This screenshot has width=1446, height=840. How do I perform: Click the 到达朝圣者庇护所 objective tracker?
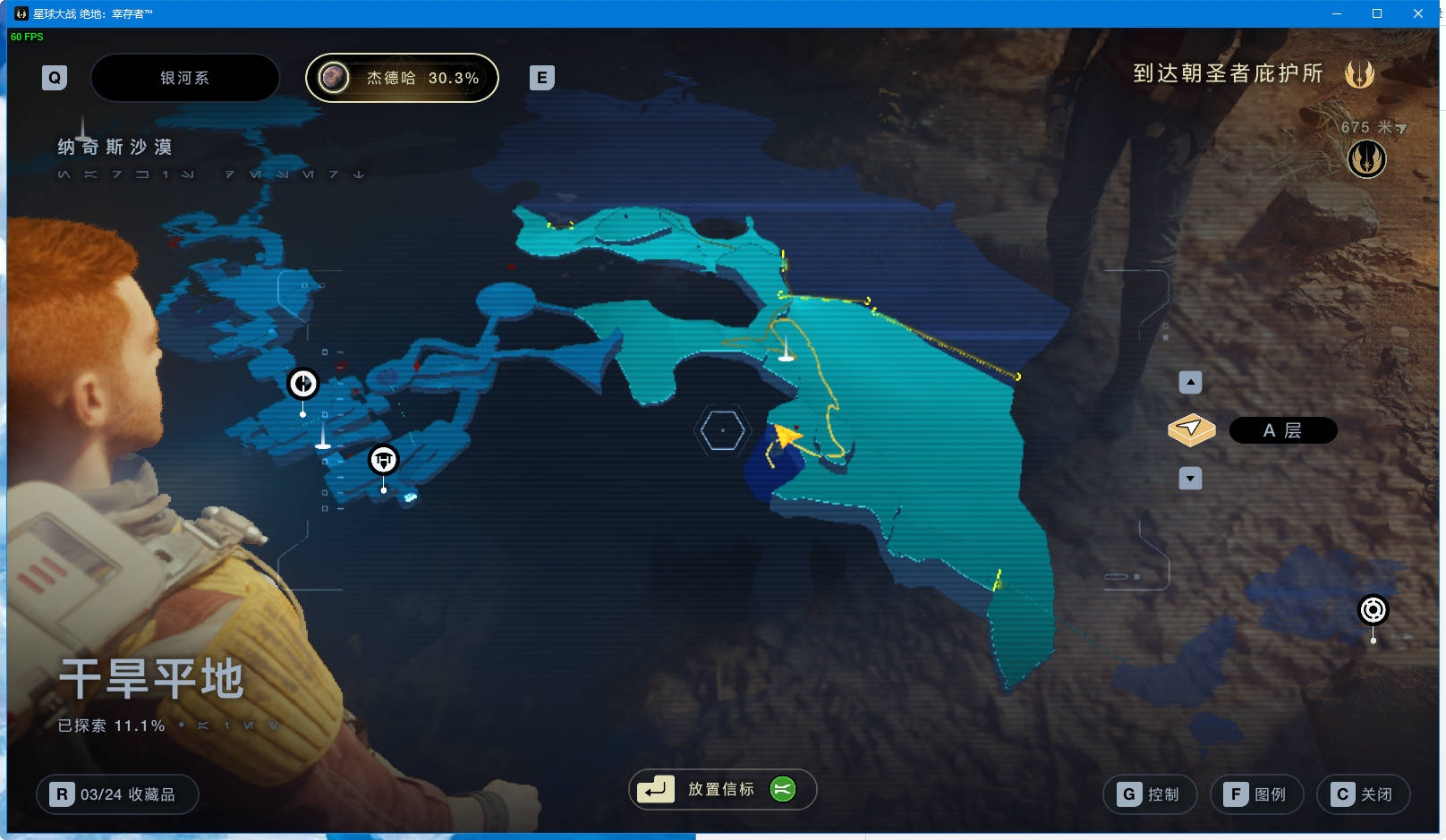point(1228,73)
